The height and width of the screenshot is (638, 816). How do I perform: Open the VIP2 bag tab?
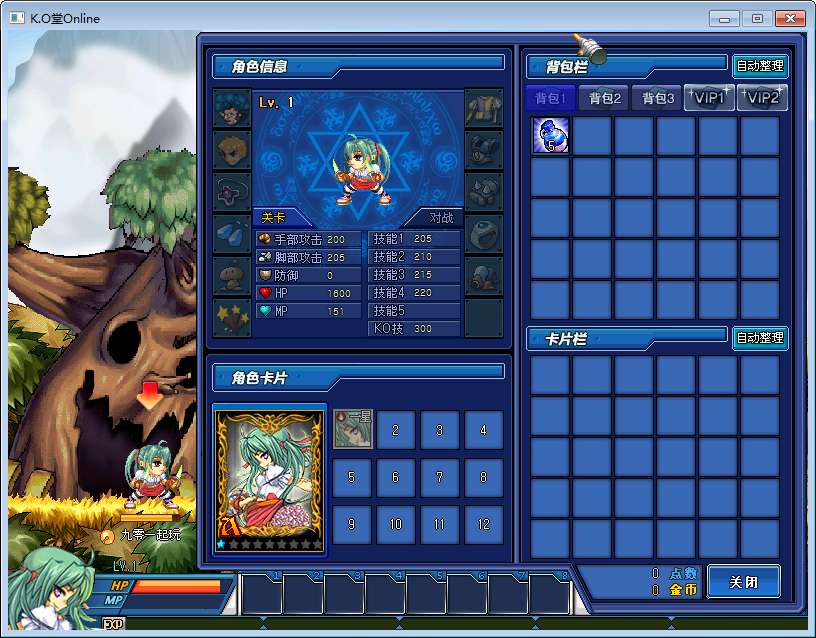tap(762, 98)
